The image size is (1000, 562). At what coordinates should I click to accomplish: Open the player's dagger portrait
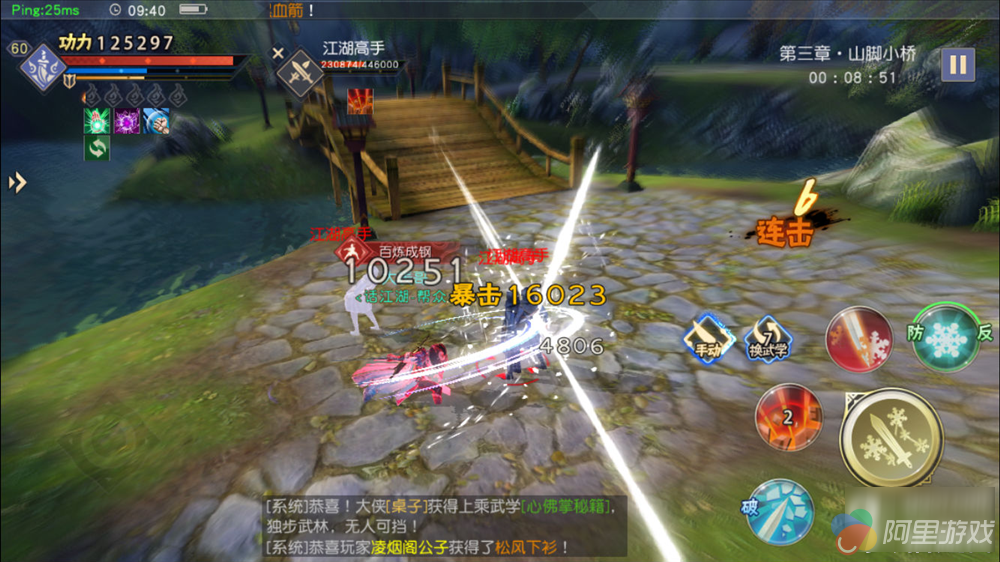click(43, 69)
